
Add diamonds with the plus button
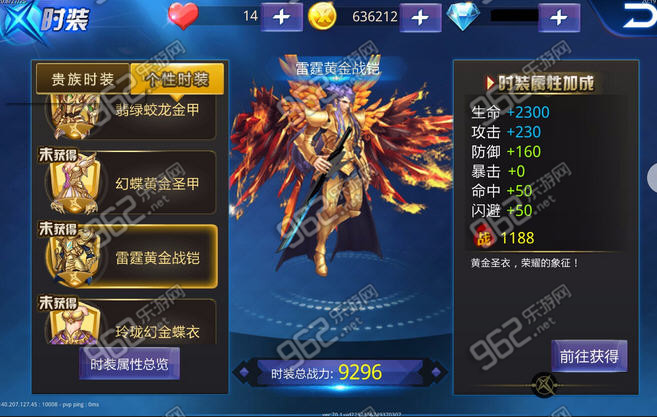pos(559,17)
